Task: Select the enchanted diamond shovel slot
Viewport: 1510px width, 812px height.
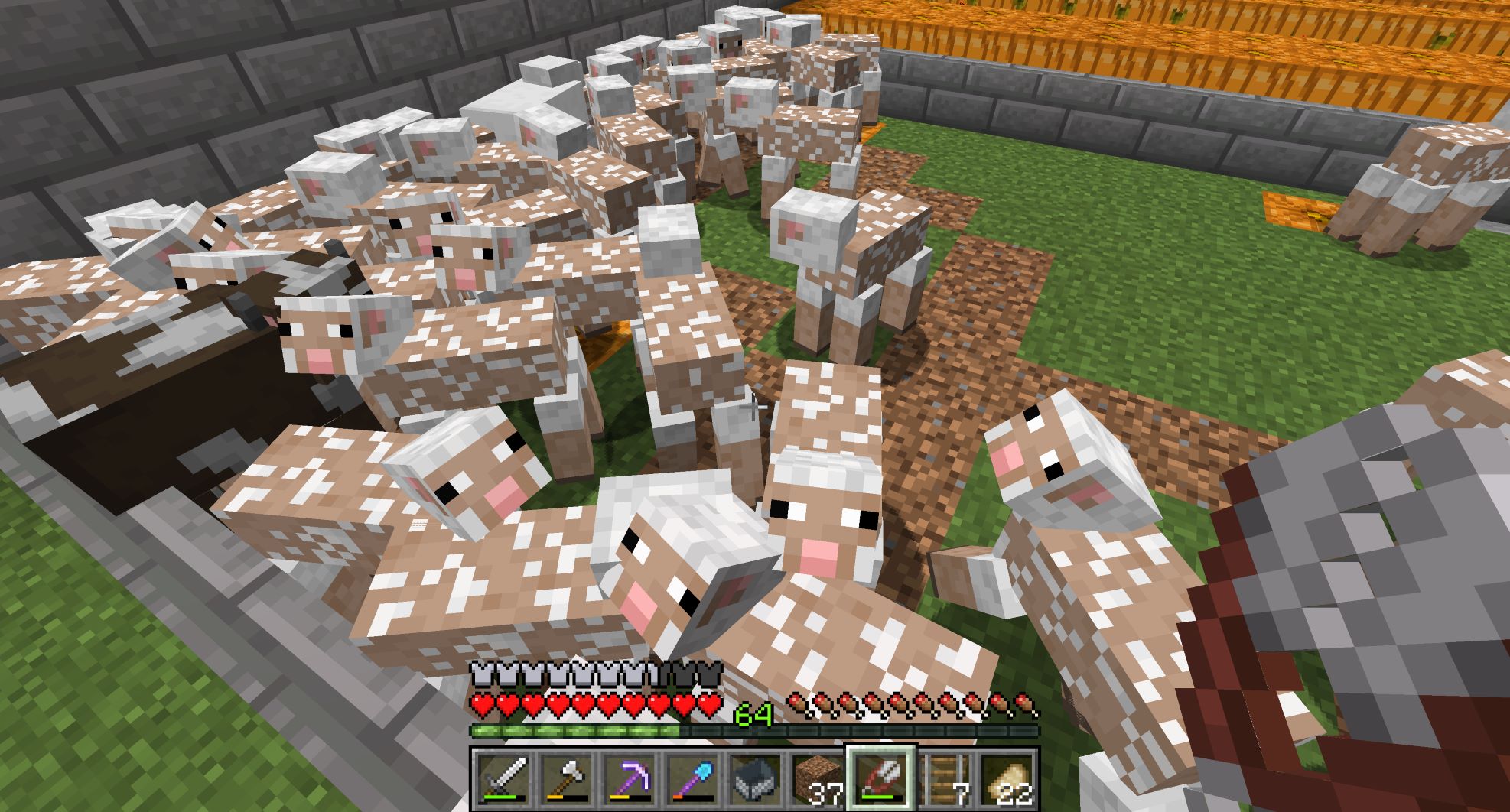Action: click(x=690, y=780)
